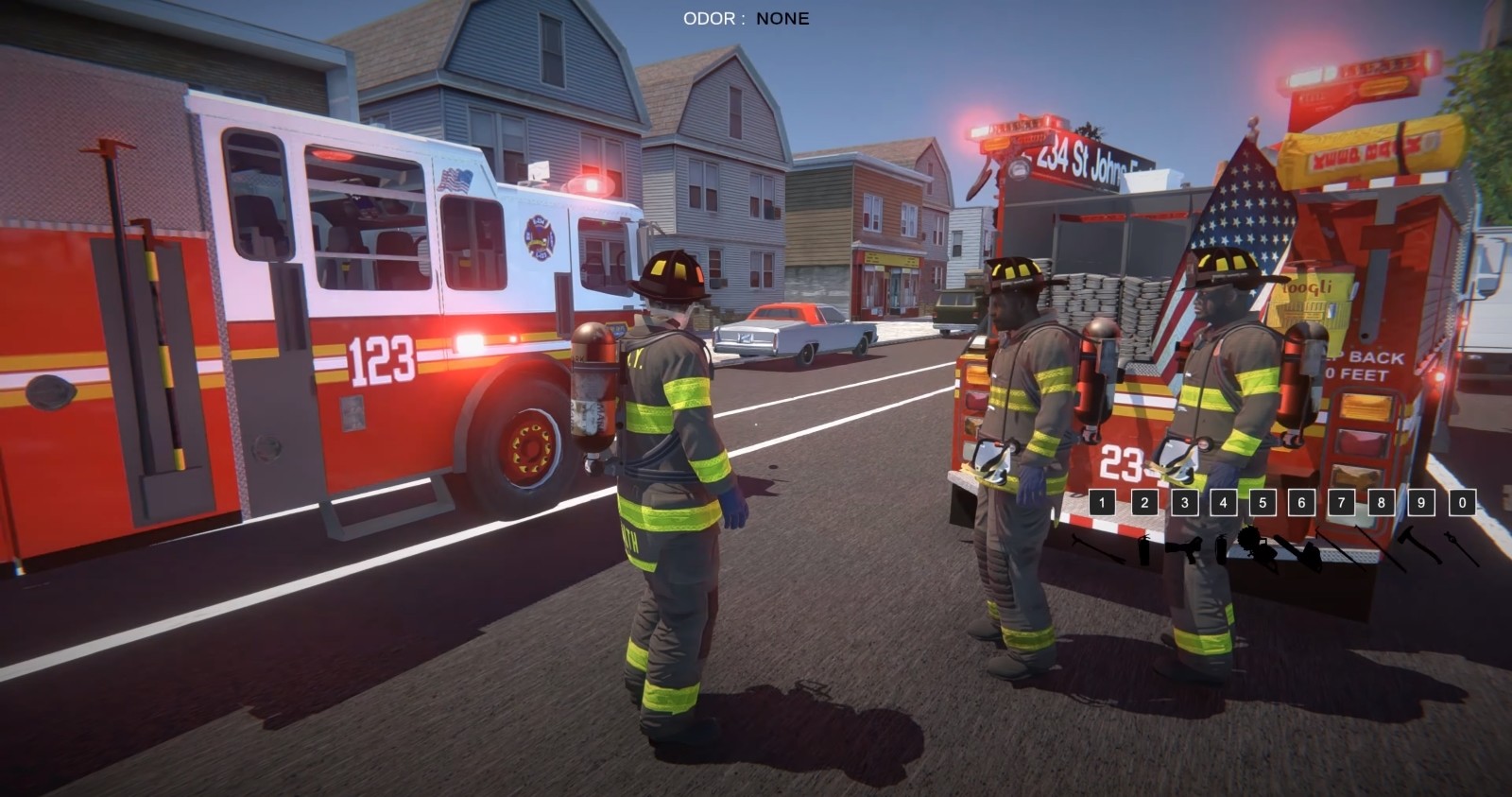Click hotbar slot 3
The width and height of the screenshot is (1512, 797).
click(x=1185, y=502)
